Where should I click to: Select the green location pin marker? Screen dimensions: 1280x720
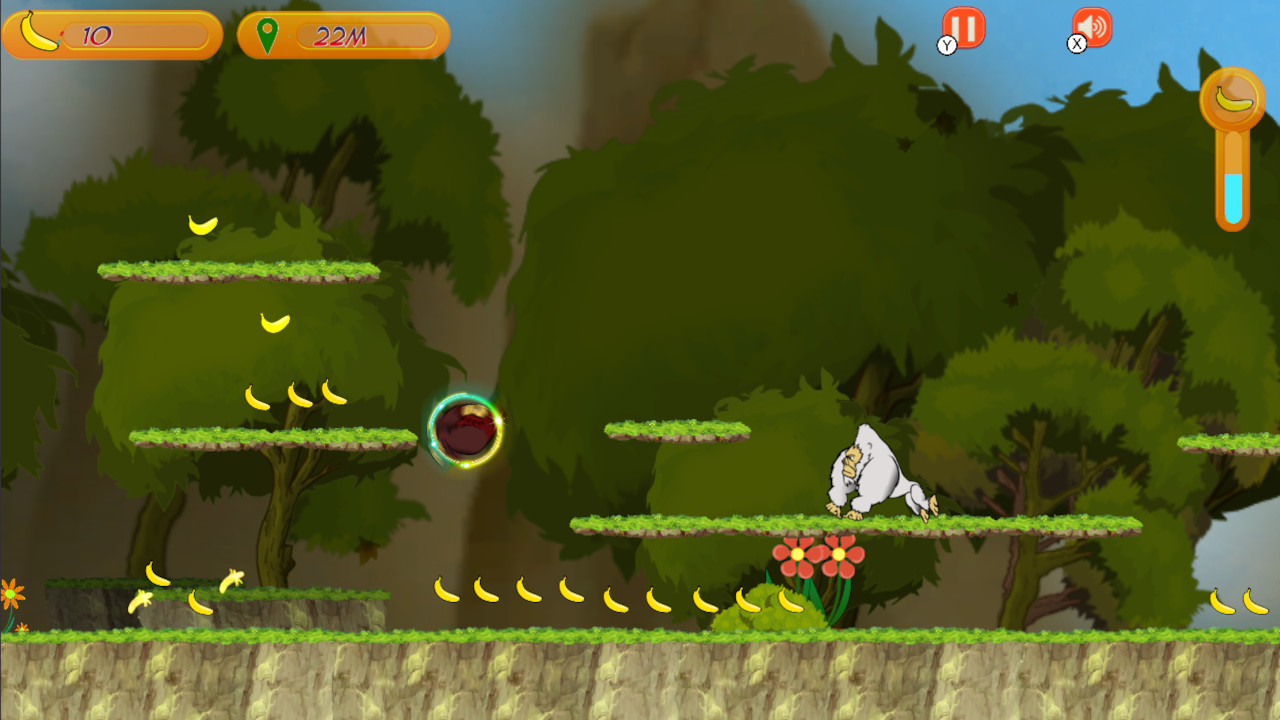click(267, 33)
